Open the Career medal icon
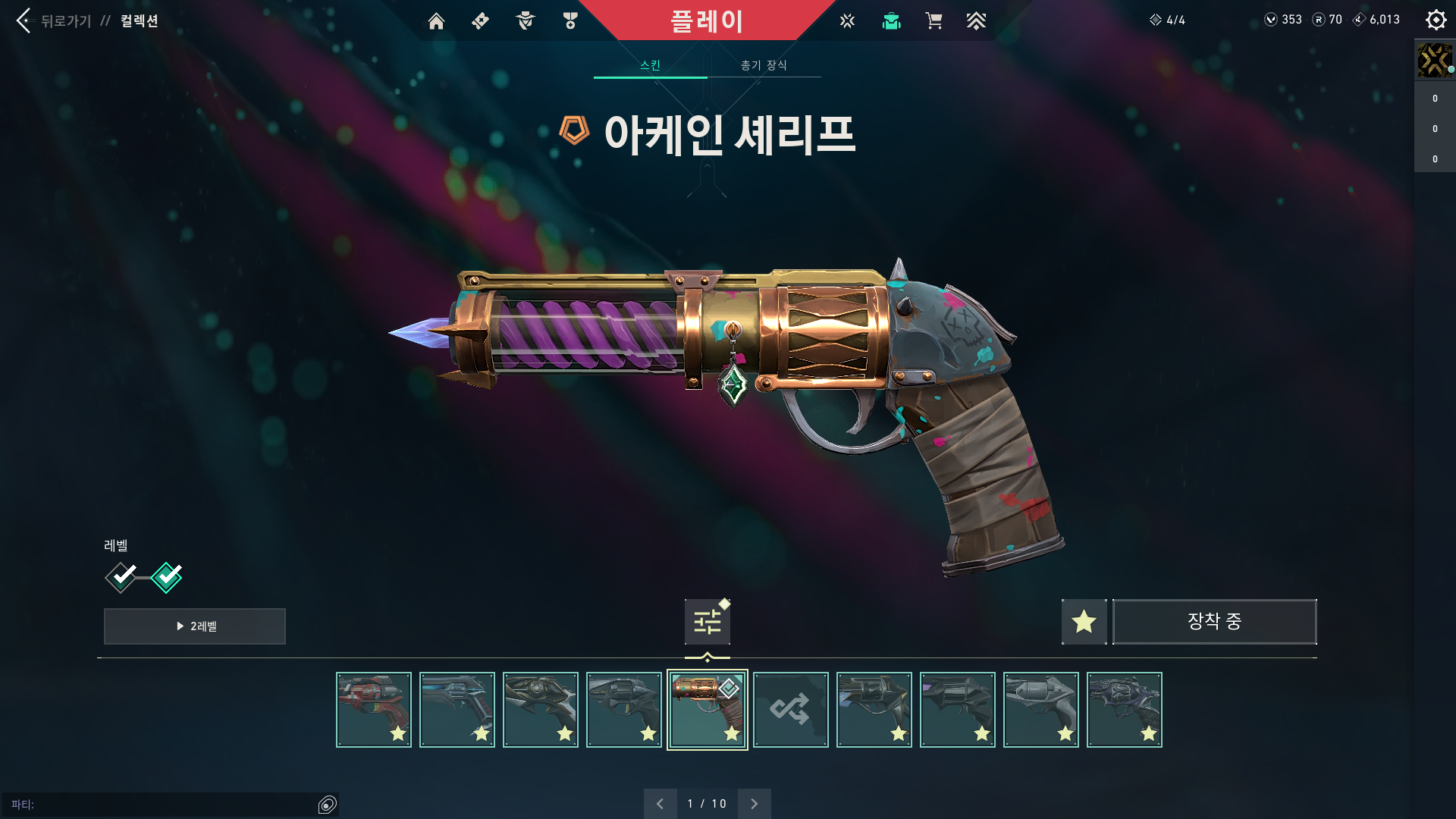The width and height of the screenshot is (1456, 819). [570, 21]
